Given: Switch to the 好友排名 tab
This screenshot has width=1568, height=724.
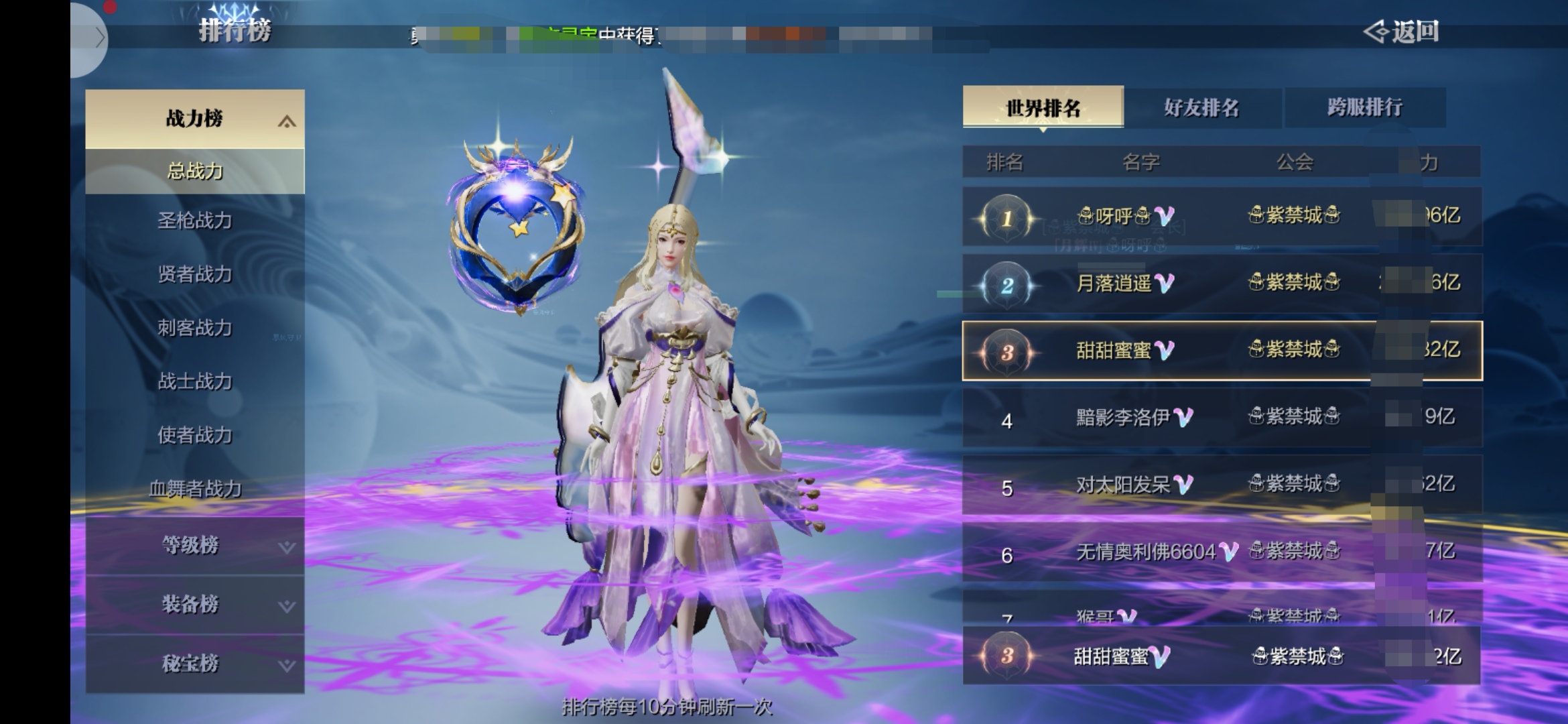Looking at the screenshot, I should click(1201, 107).
